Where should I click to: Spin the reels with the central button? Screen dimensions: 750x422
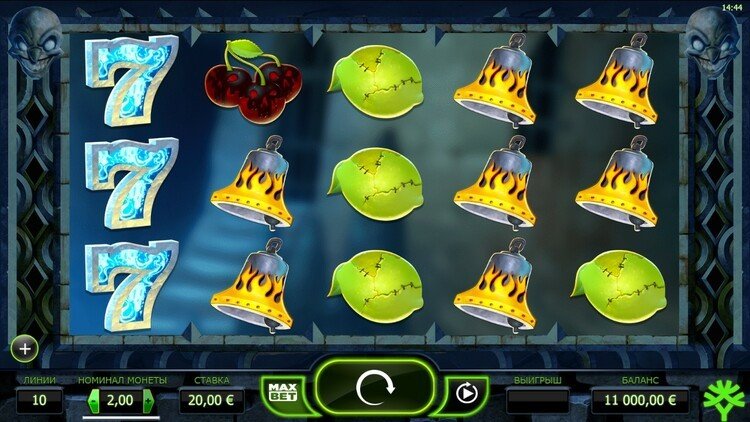(x=376, y=386)
